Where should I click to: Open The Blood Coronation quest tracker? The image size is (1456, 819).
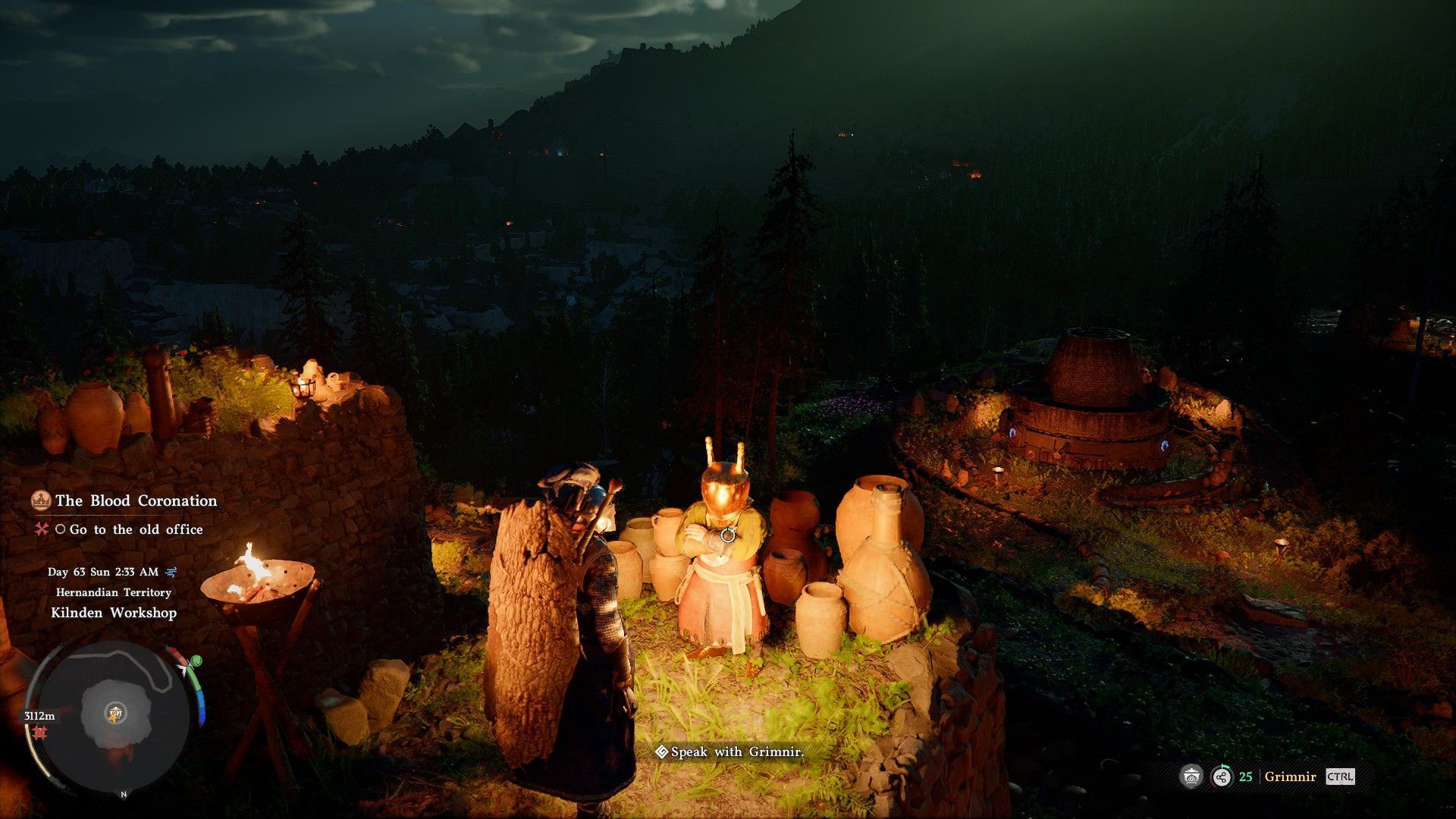136,500
